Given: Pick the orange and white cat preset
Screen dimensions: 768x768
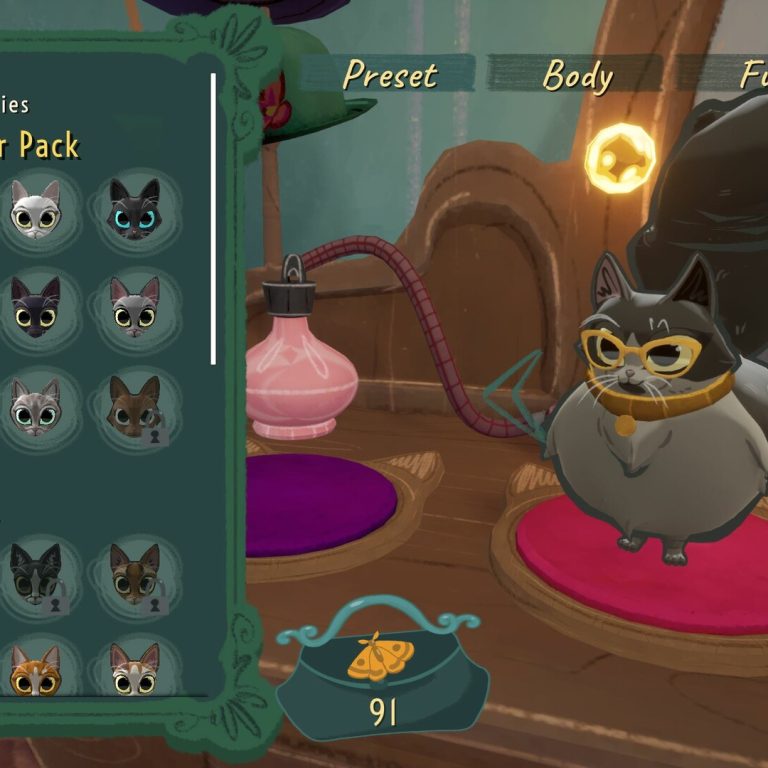Looking at the screenshot, I should [x=35, y=671].
